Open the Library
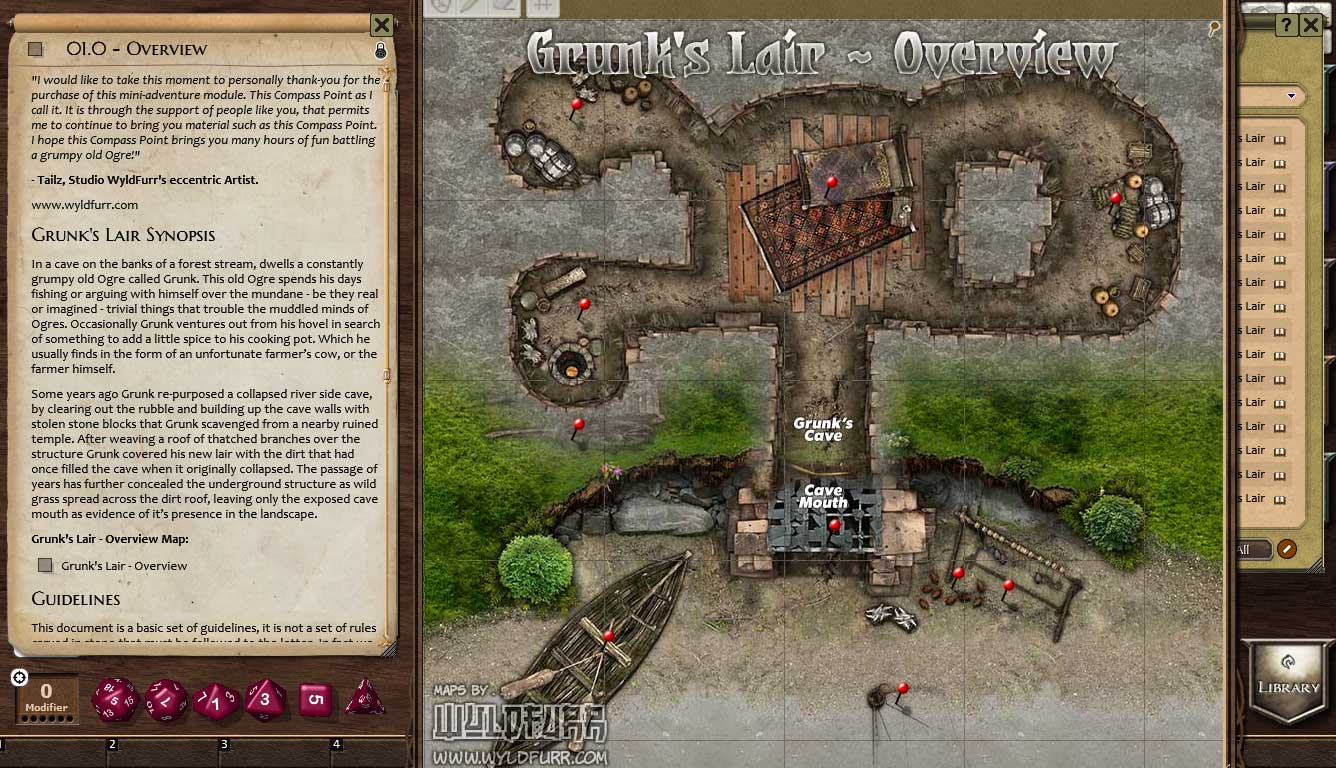 click(x=1288, y=680)
